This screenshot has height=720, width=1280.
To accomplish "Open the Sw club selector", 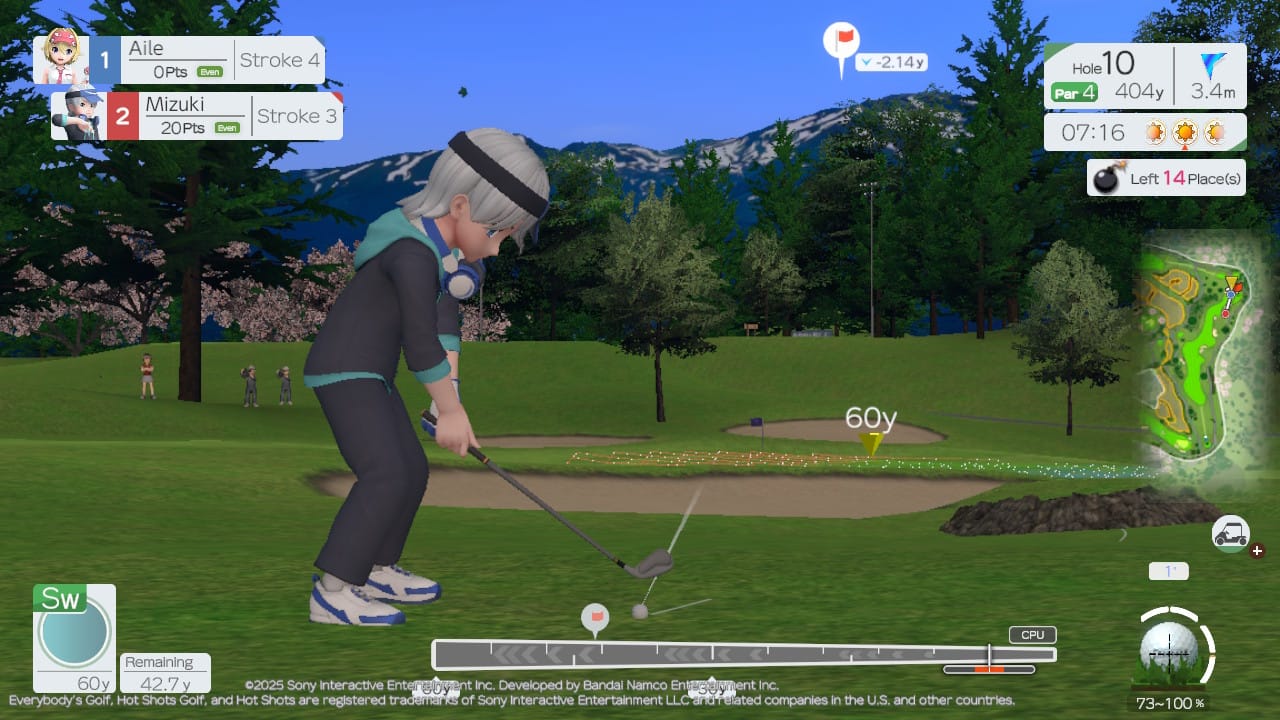I will point(74,637).
